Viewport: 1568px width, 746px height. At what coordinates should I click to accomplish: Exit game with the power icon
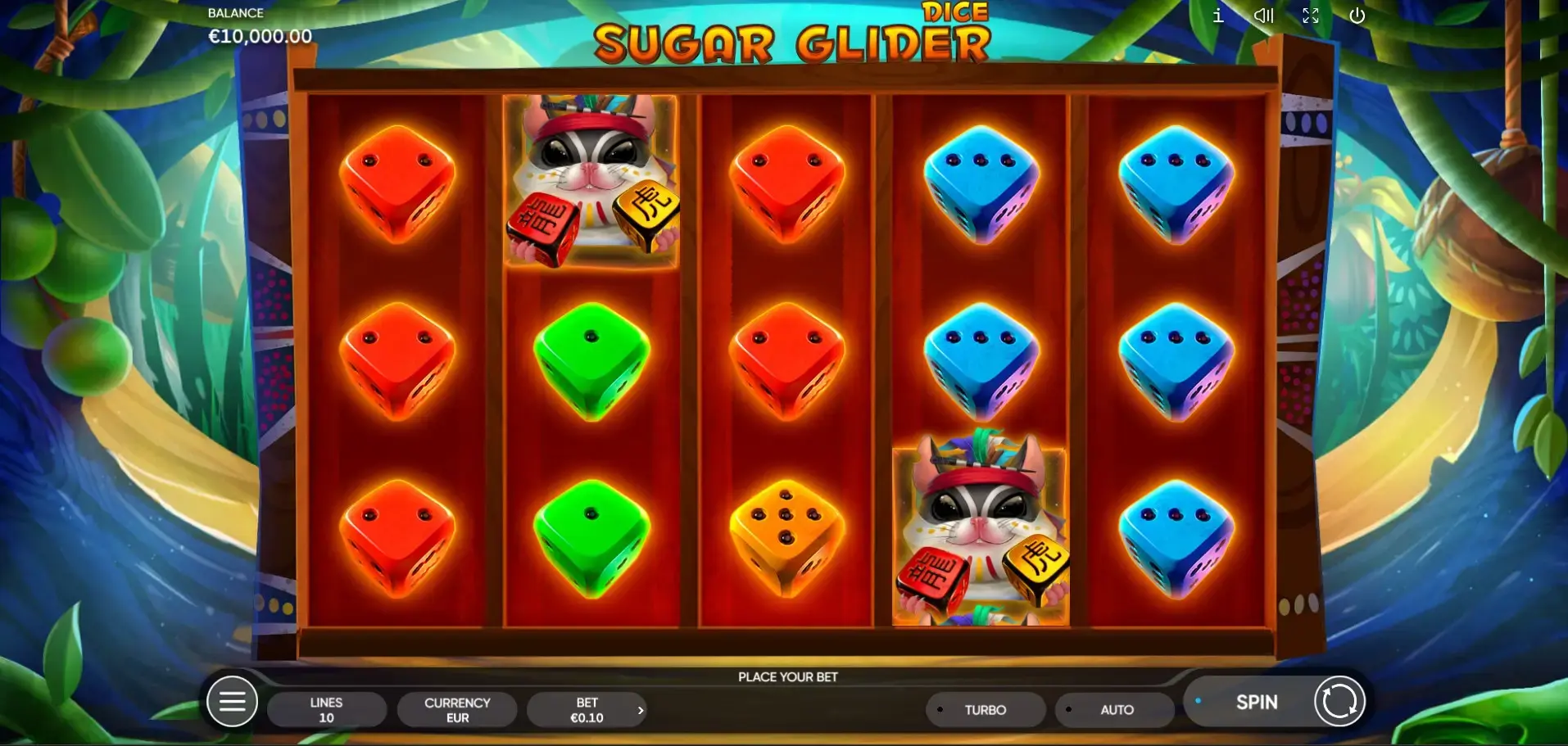pyautogui.click(x=1357, y=16)
